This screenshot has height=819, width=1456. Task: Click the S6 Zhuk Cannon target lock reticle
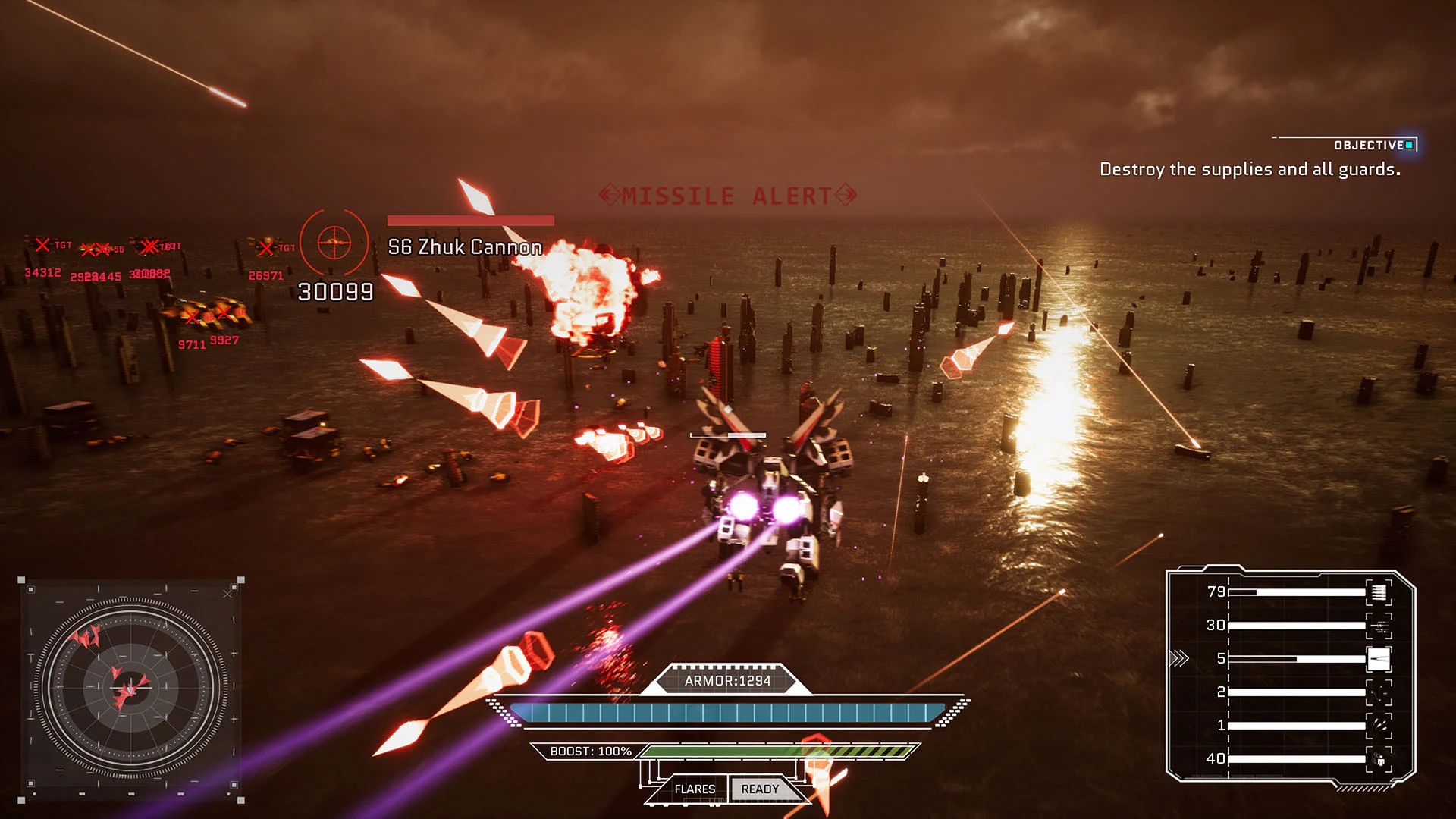click(x=334, y=243)
